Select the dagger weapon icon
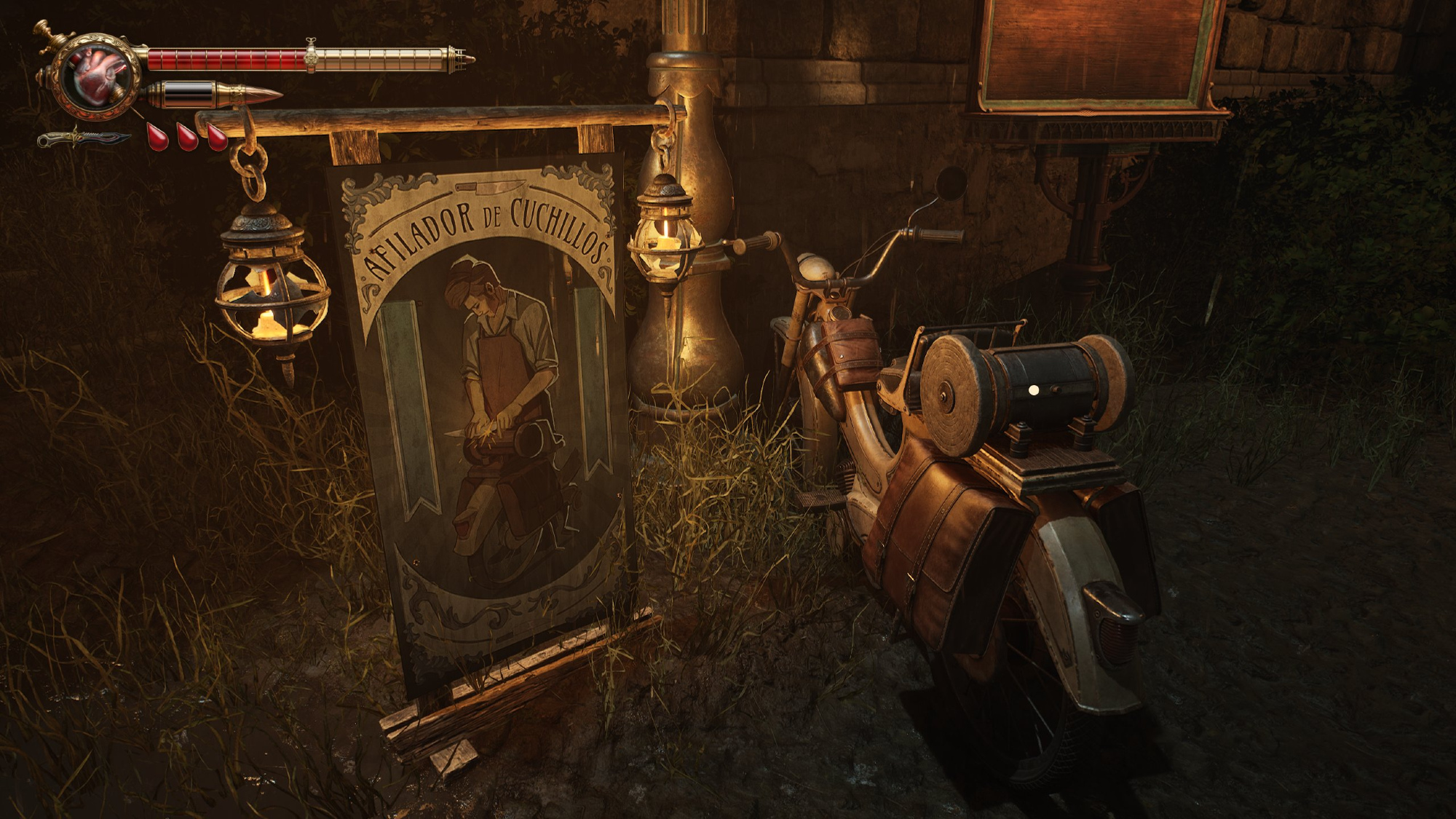 [84, 138]
